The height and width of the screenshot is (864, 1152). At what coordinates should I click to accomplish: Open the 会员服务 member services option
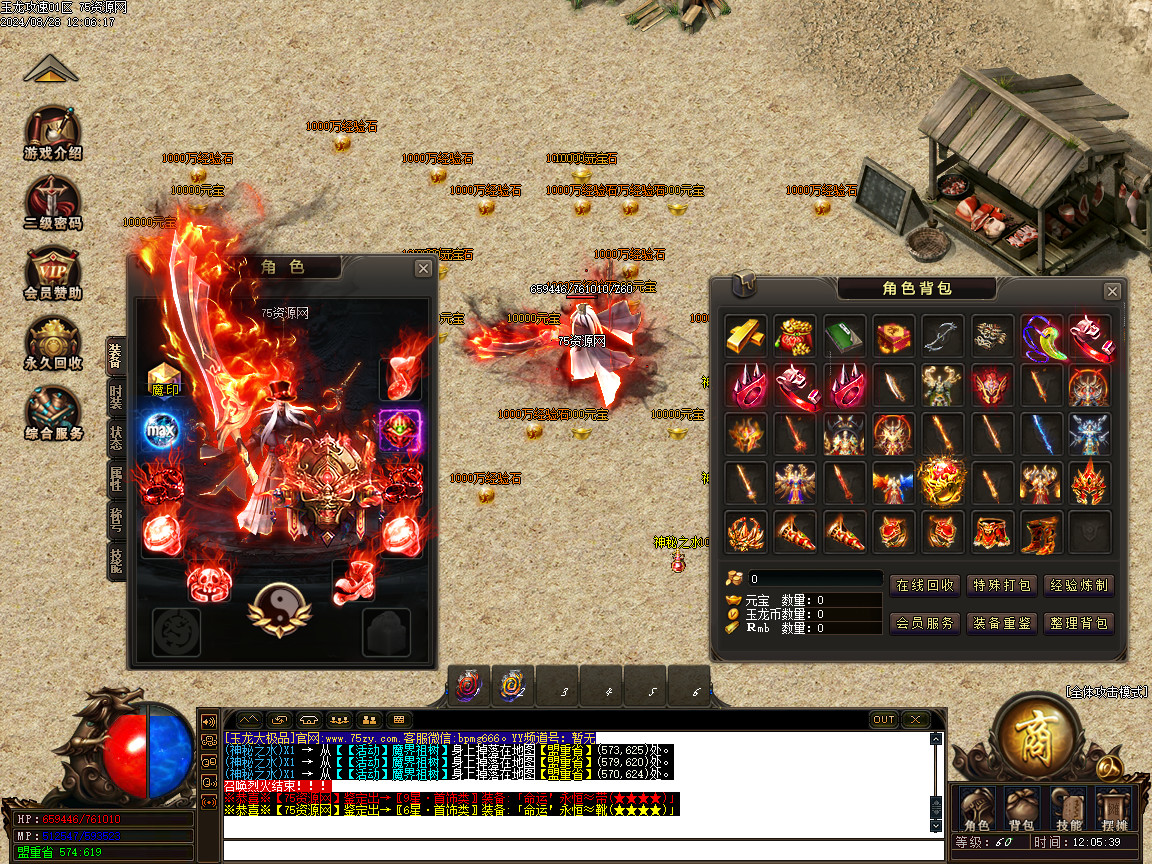tap(925, 623)
